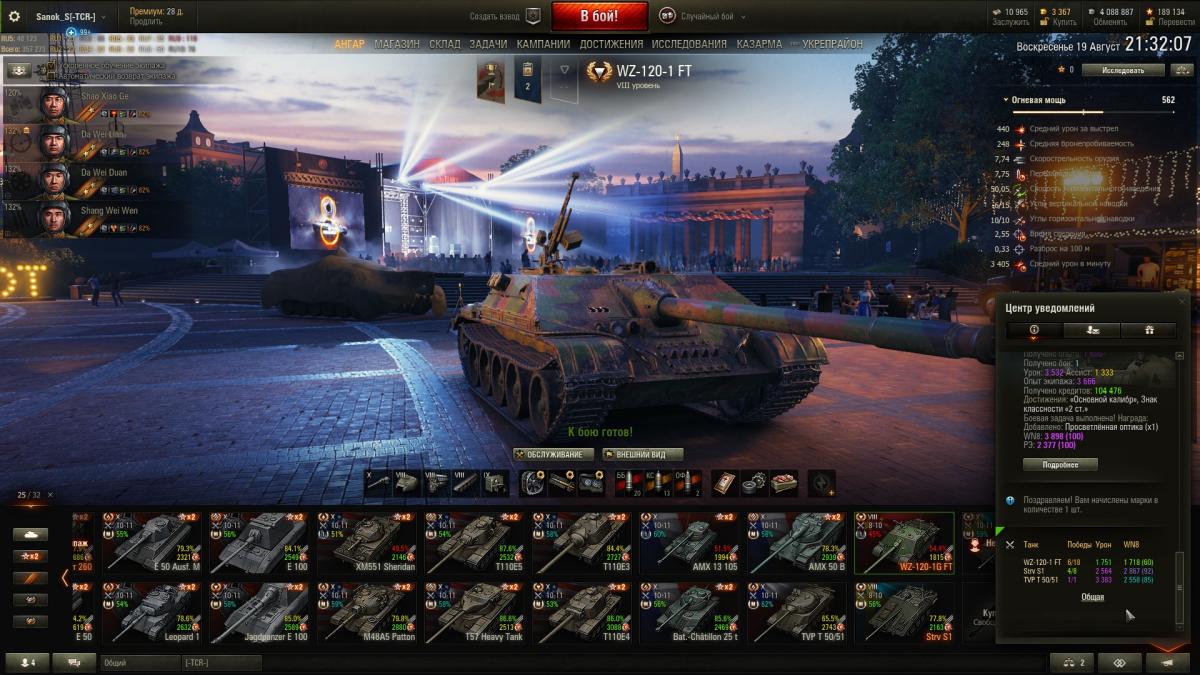1200x675 pixels.
Task: Open ВНЕШНИЙ ВИД exterior customization
Action: (x=634, y=454)
